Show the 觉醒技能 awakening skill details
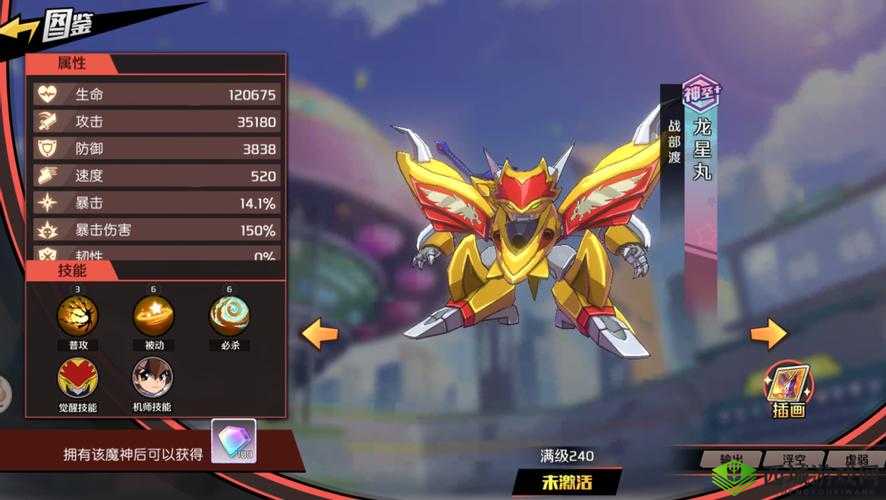The height and width of the screenshot is (500, 886). [x=77, y=378]
